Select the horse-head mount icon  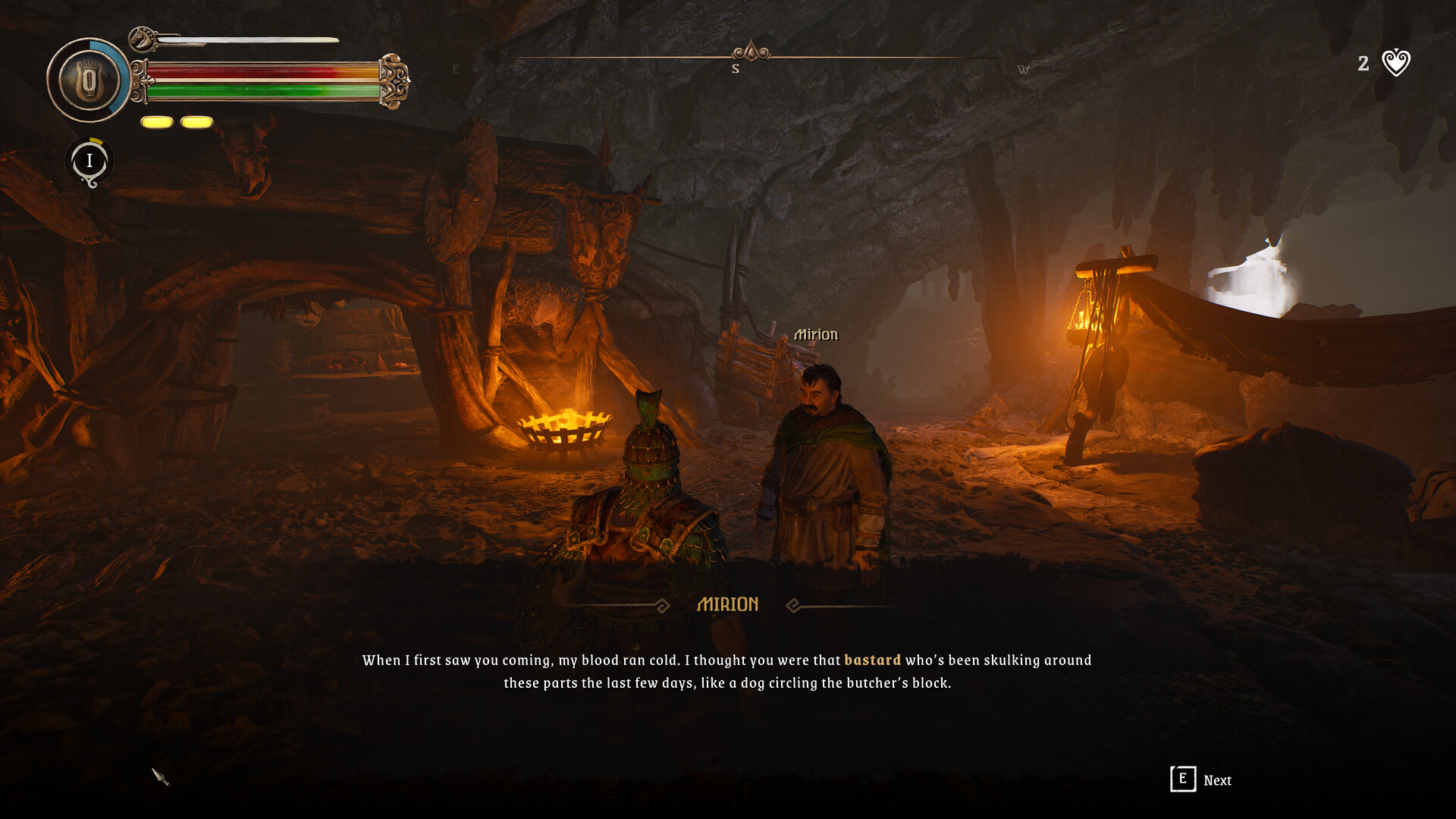click(x=141, y=39)
